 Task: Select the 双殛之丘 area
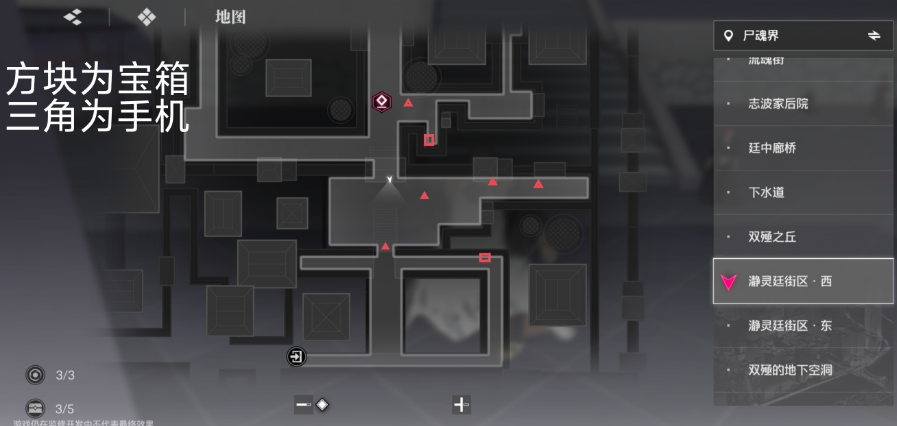tap(772, 237)
